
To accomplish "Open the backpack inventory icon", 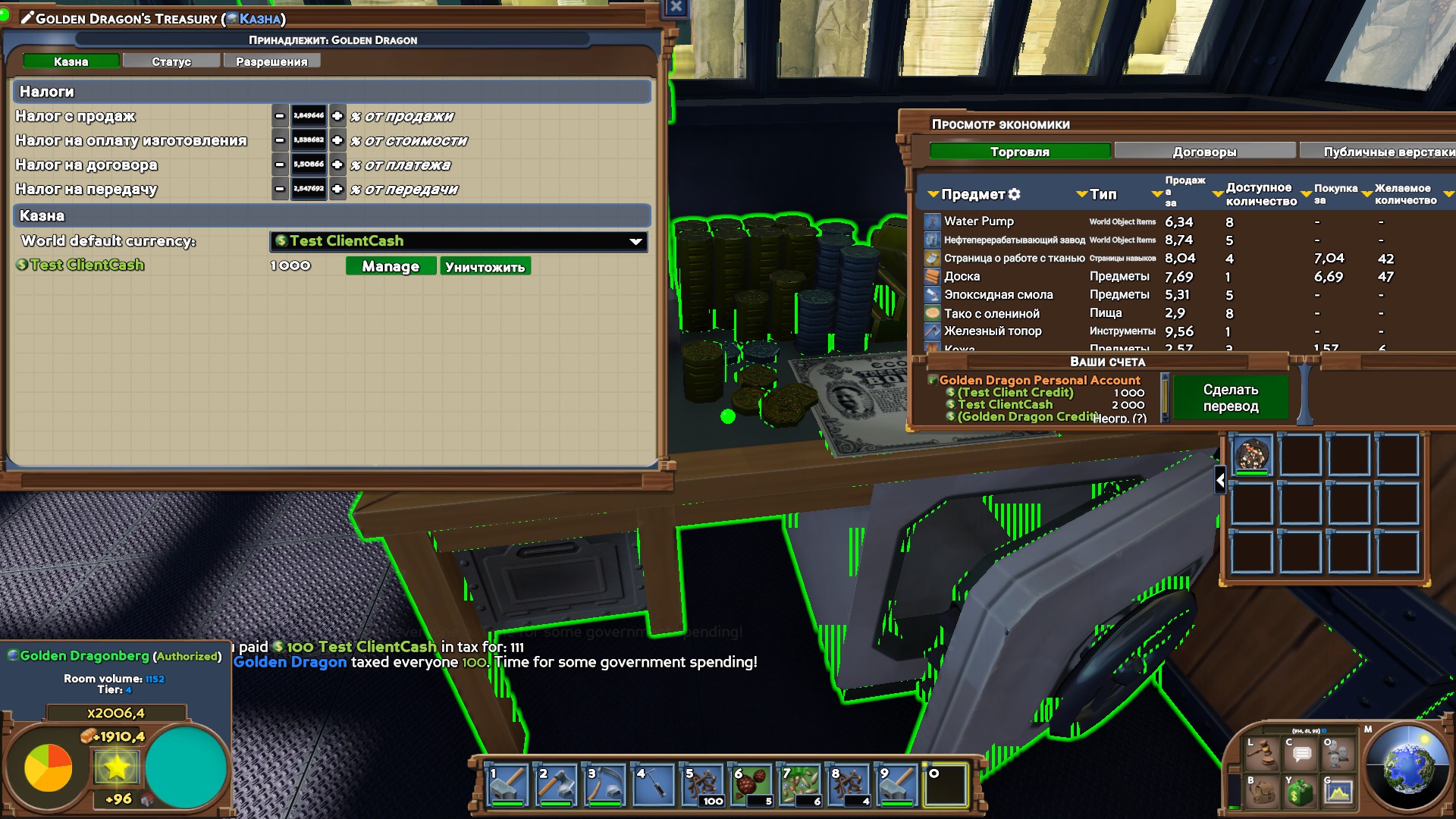I will coord(1260,791).
